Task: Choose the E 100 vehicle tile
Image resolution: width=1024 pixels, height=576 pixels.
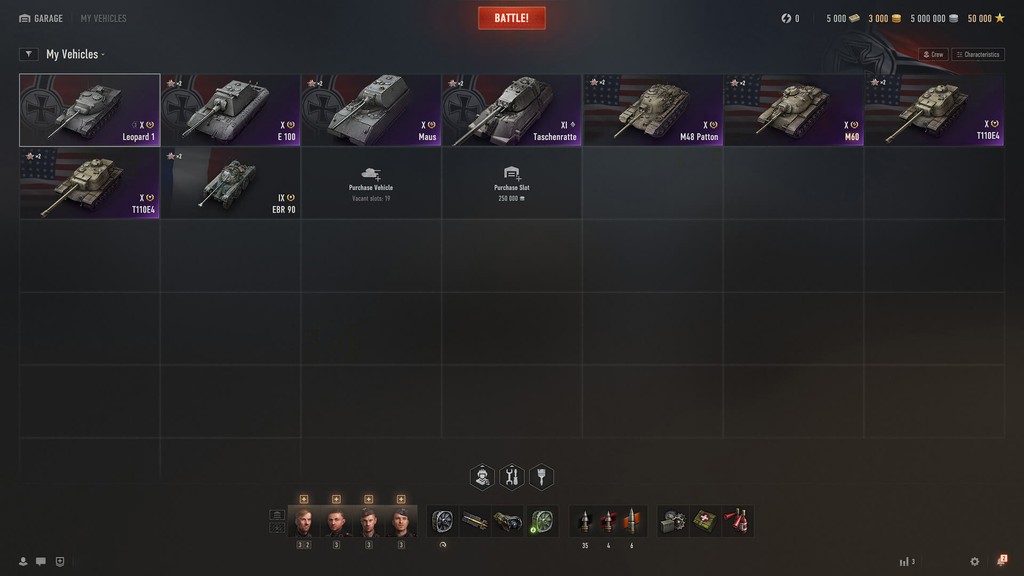Action: tap(230, 110)
